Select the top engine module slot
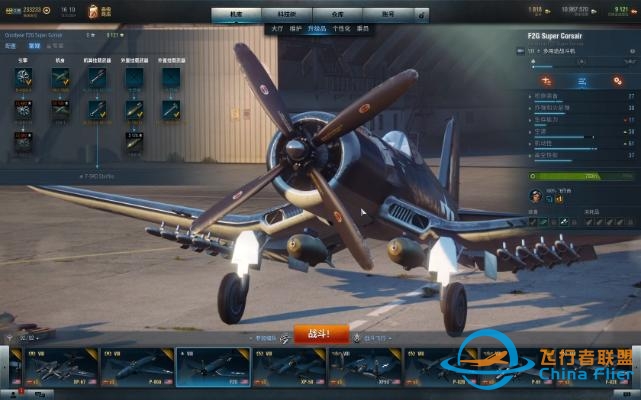The height and width of the screenshot is (400, 641). [24, 78]
